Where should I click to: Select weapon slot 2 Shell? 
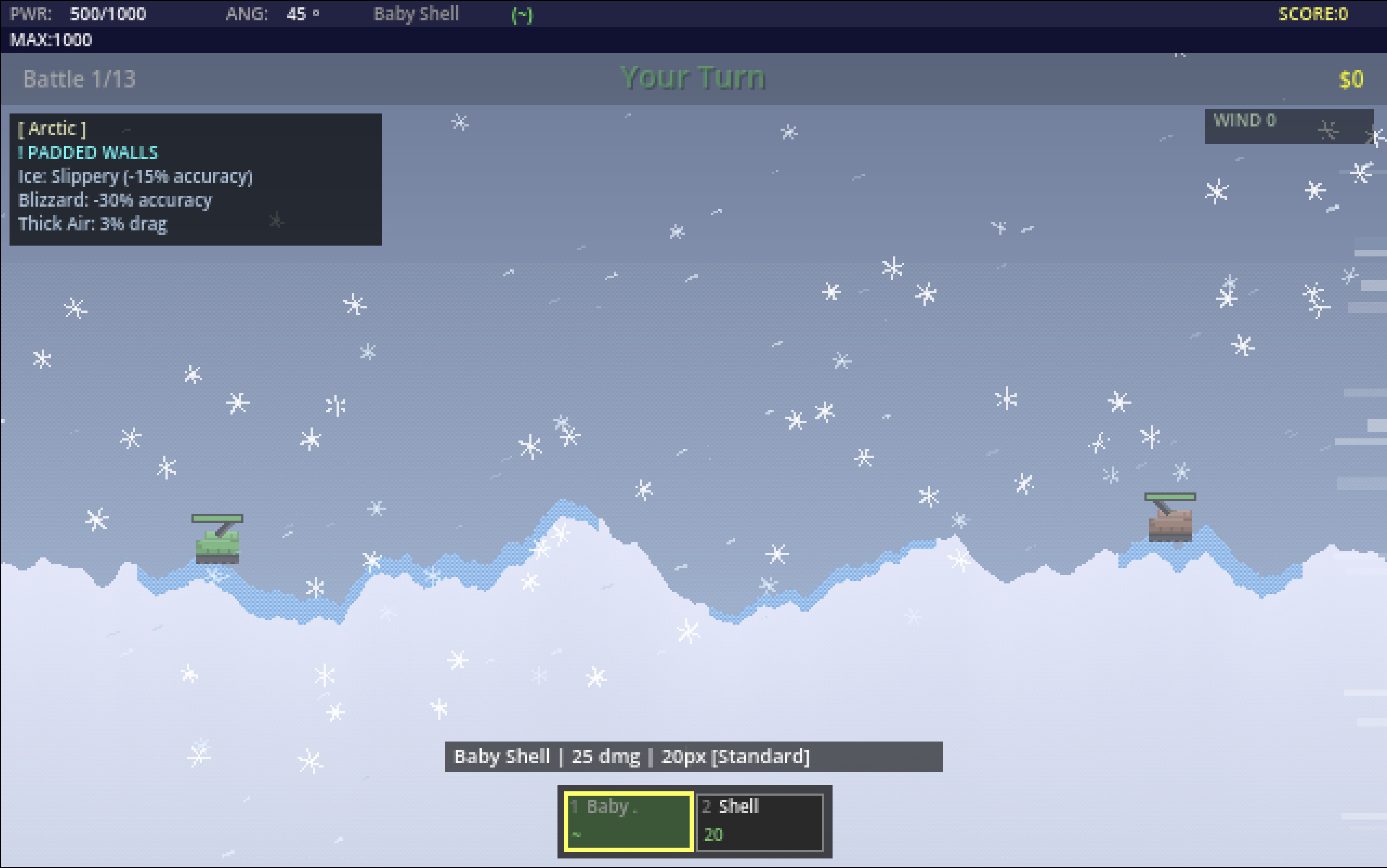tap(761, 820)
